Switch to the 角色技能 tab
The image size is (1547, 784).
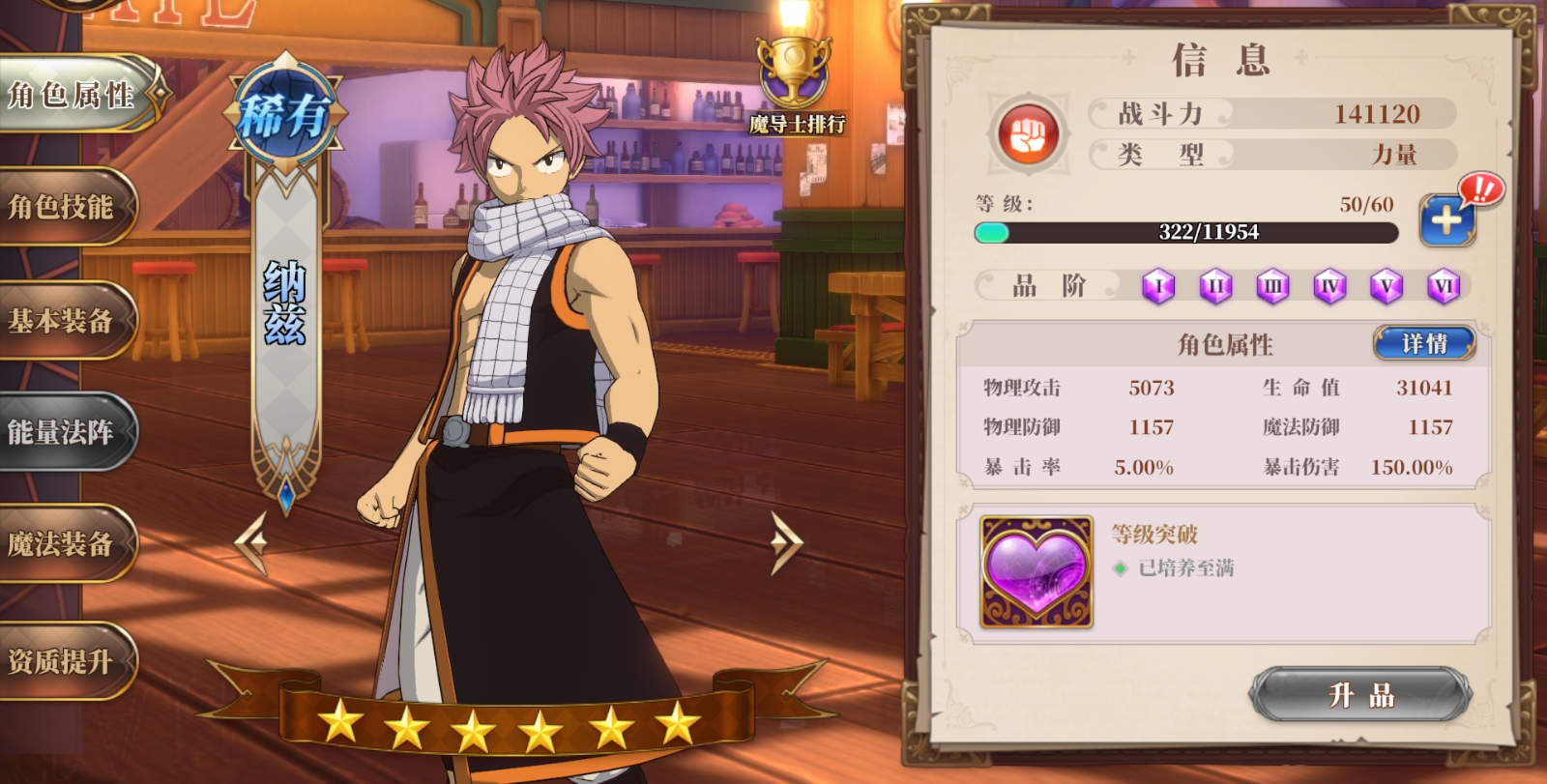click(63, 207)
